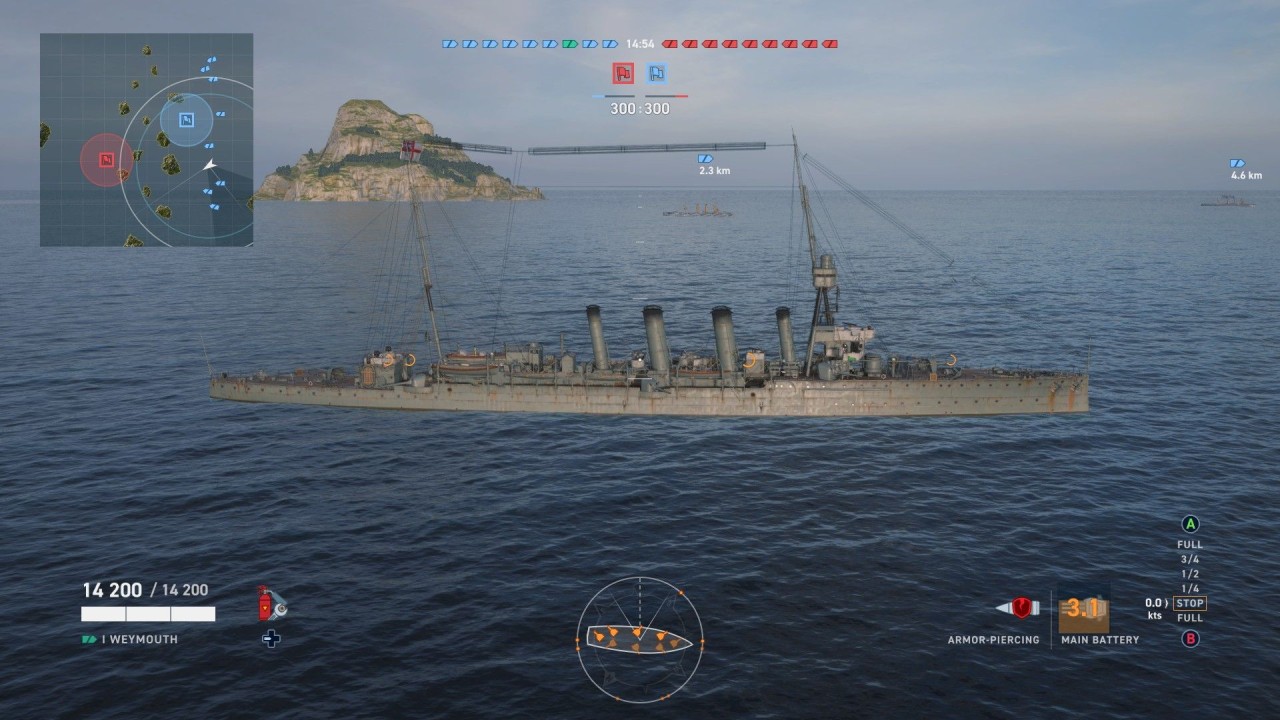Set throttle to 3/4 speed
Screen dimensions: 1280x720
1190,560
